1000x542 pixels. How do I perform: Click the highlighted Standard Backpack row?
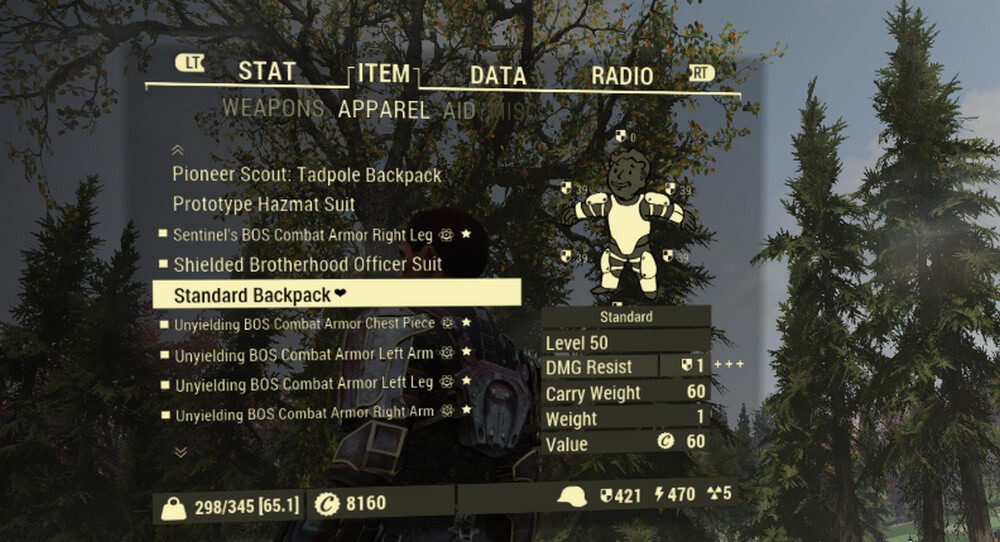tap(336, 295)
